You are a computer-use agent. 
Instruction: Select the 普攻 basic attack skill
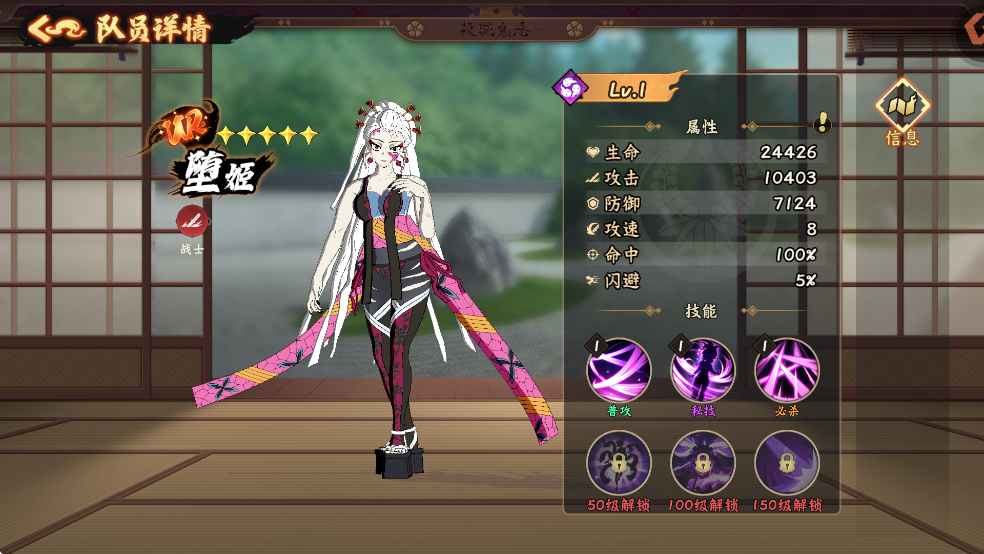[618, 370]
